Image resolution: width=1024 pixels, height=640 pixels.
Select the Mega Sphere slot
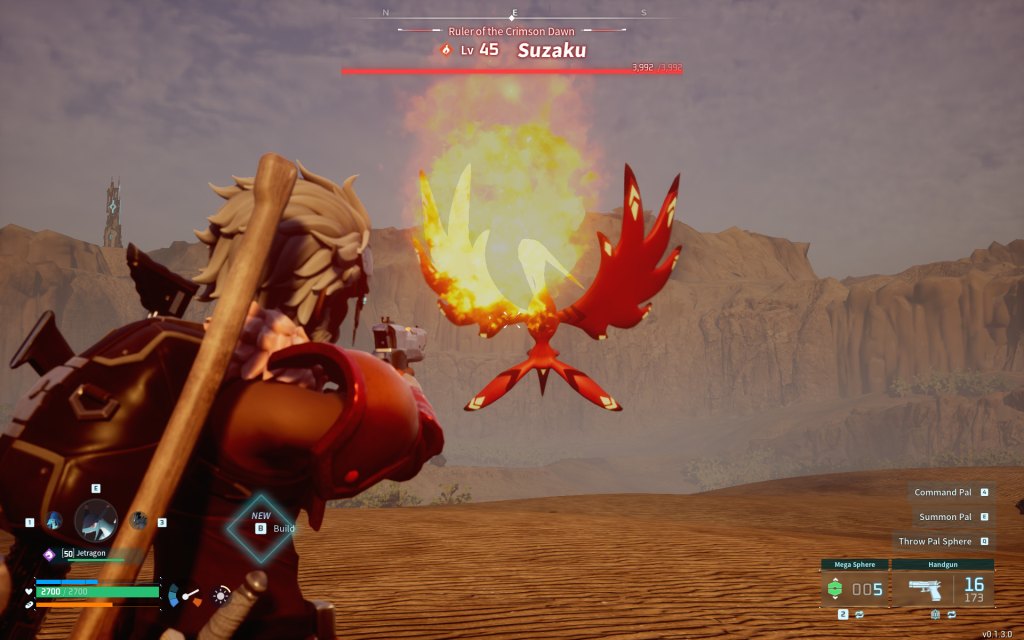point(855,589)
